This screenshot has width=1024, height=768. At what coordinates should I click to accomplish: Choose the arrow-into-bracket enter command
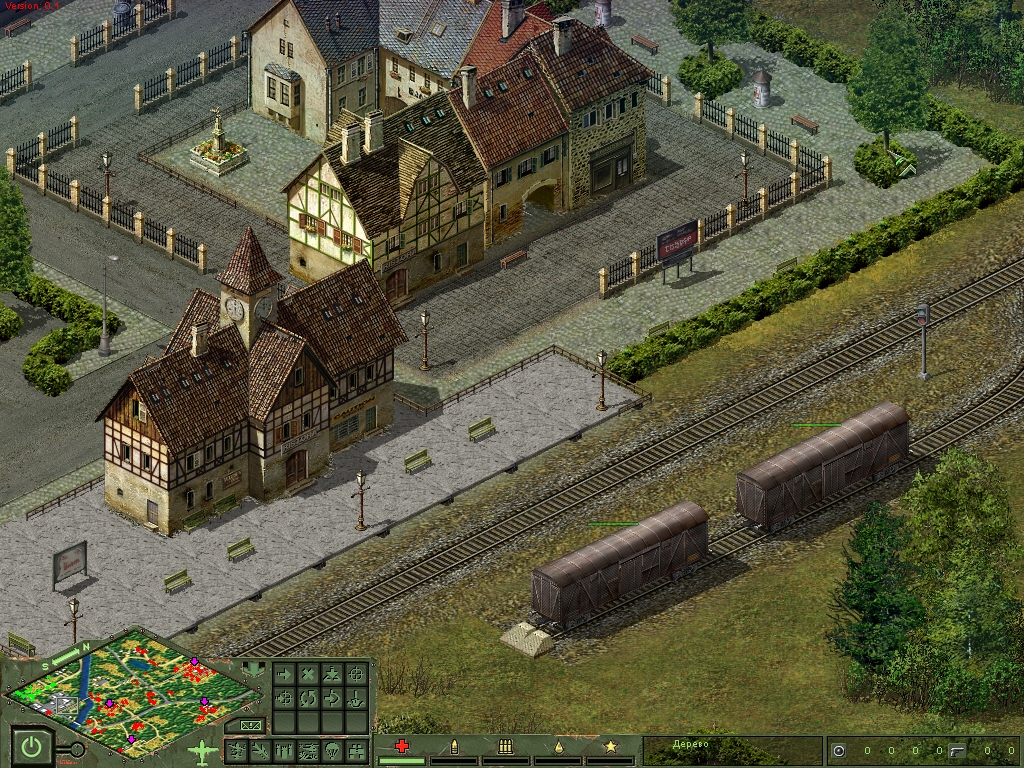click(332, 698)
